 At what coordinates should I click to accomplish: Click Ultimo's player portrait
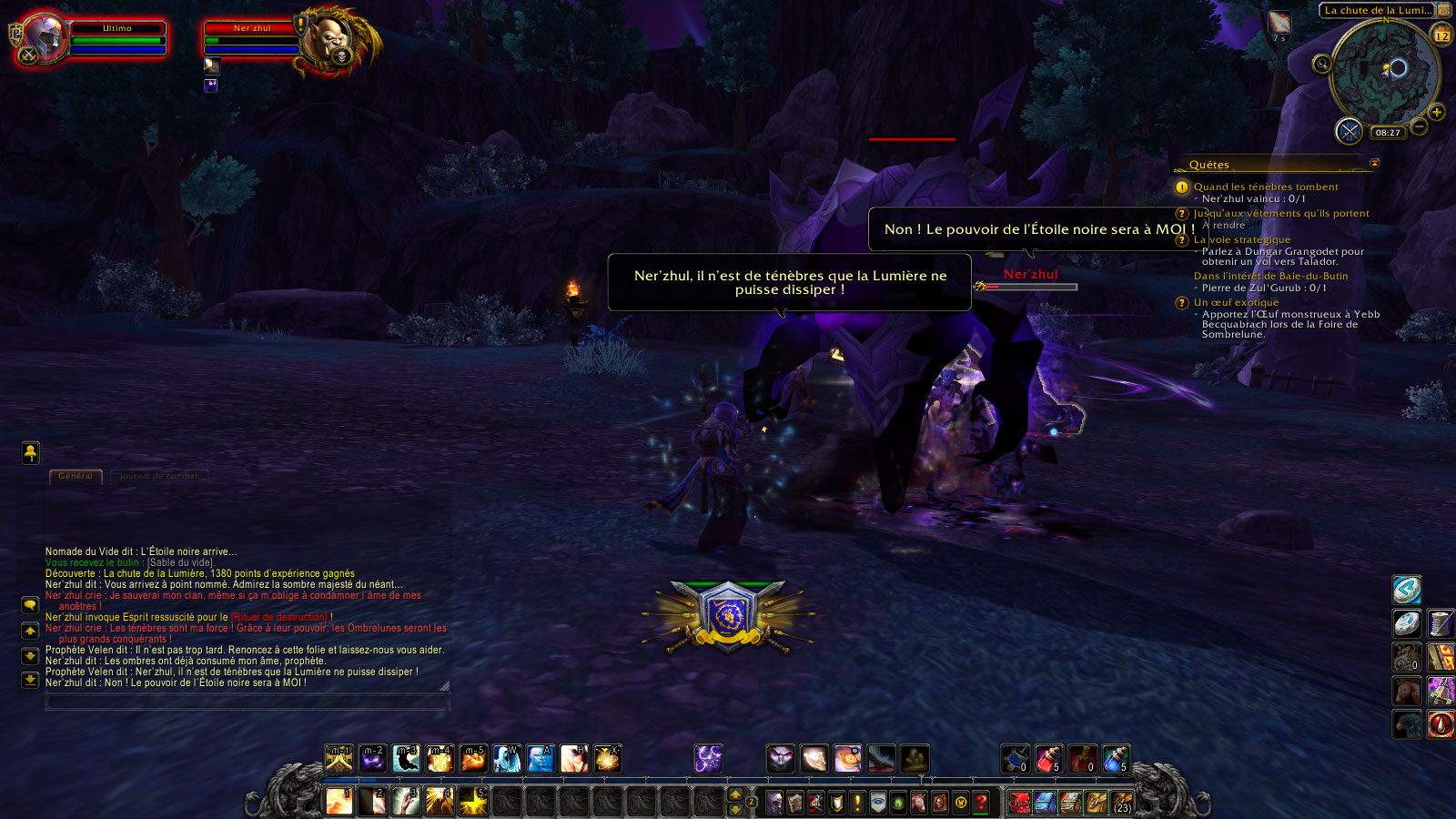pyautogui.click(x=42, y=38)
